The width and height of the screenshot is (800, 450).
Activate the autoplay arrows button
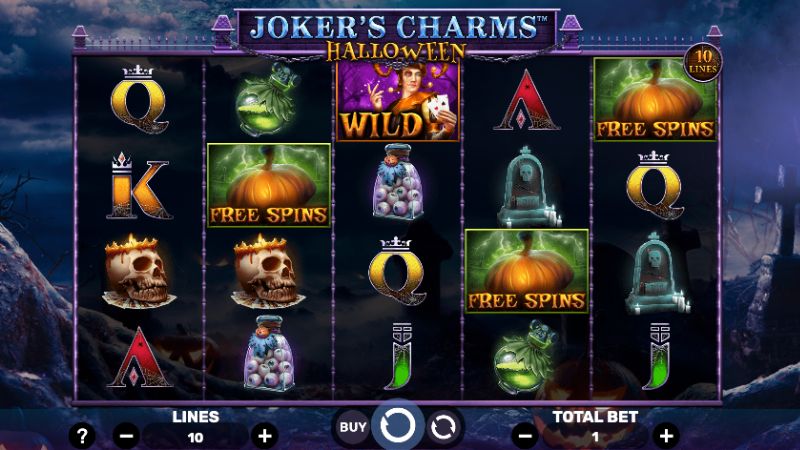coord(443,427)
